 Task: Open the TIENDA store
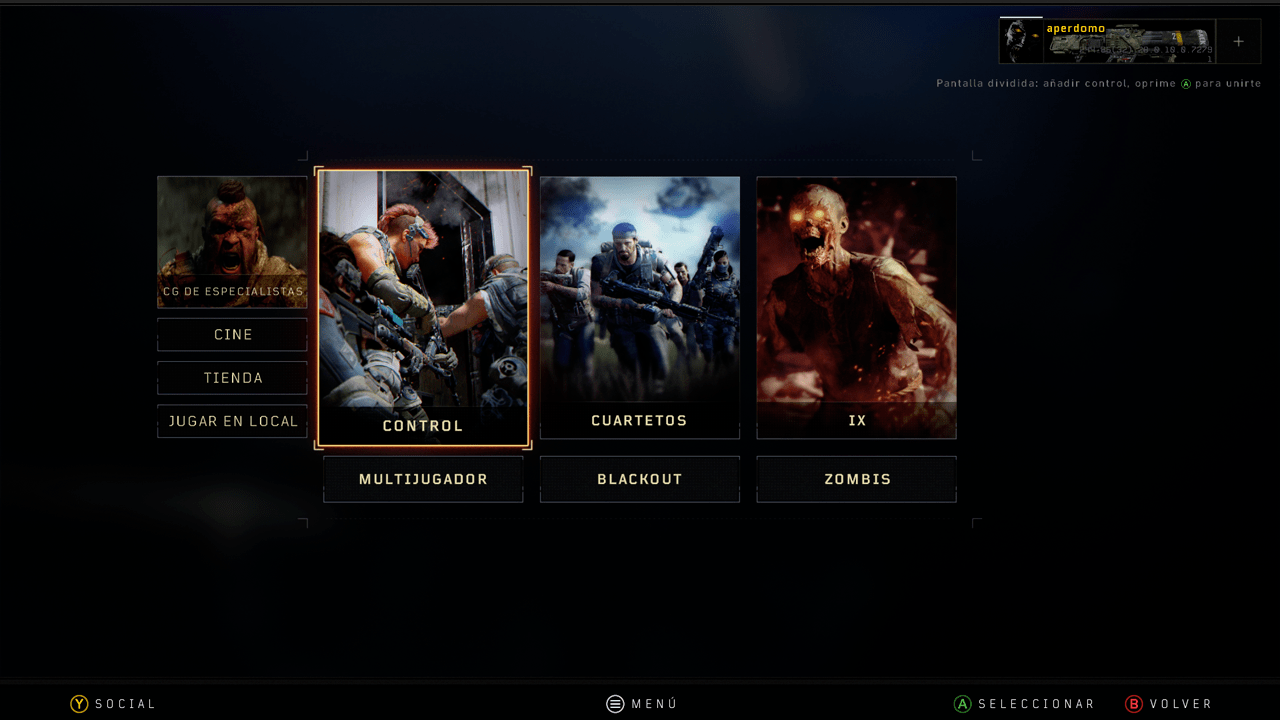tap(232, 378)
